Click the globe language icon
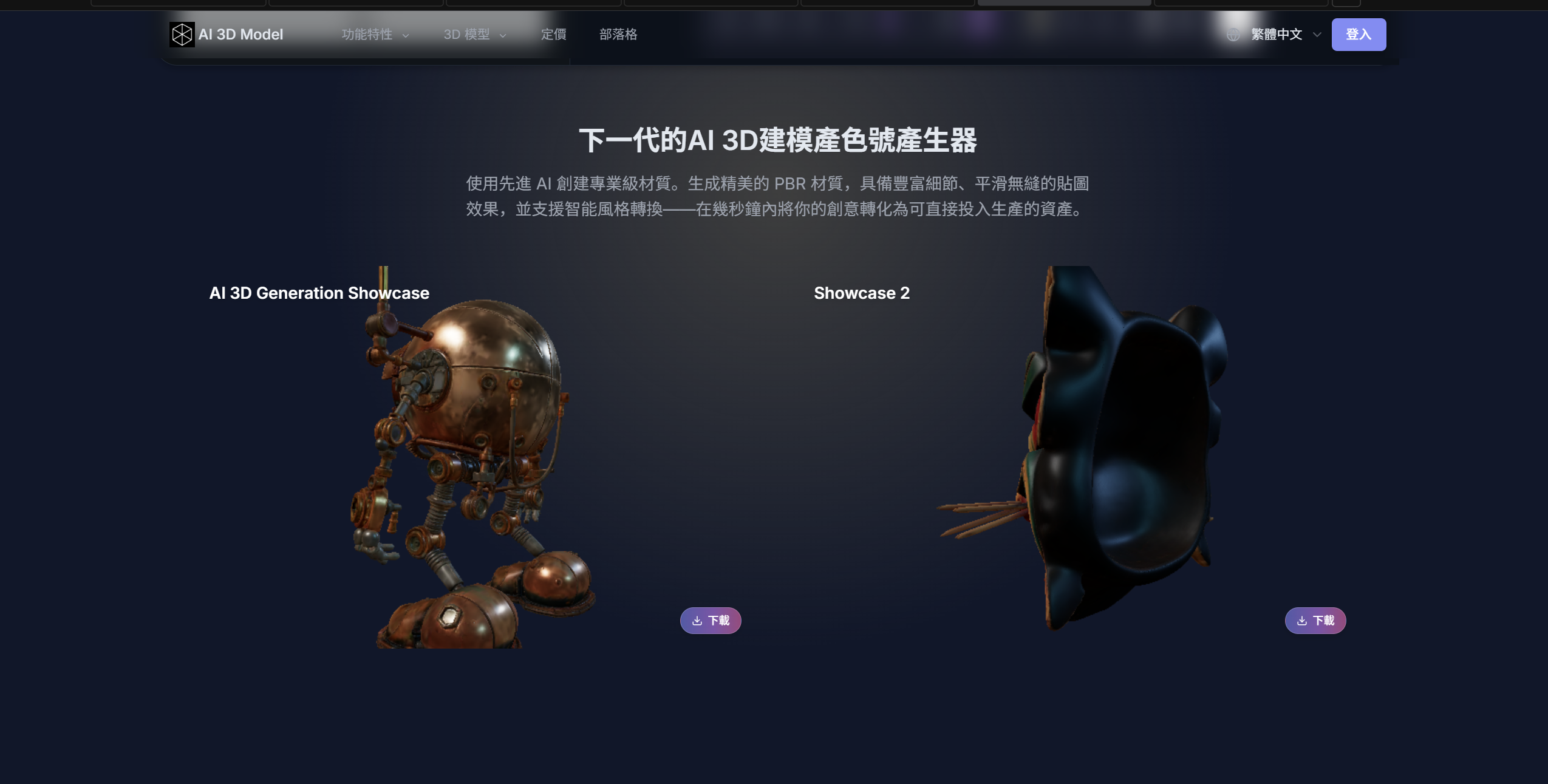The height and width of the screenshot is (784, 1548). [1234, 34]
